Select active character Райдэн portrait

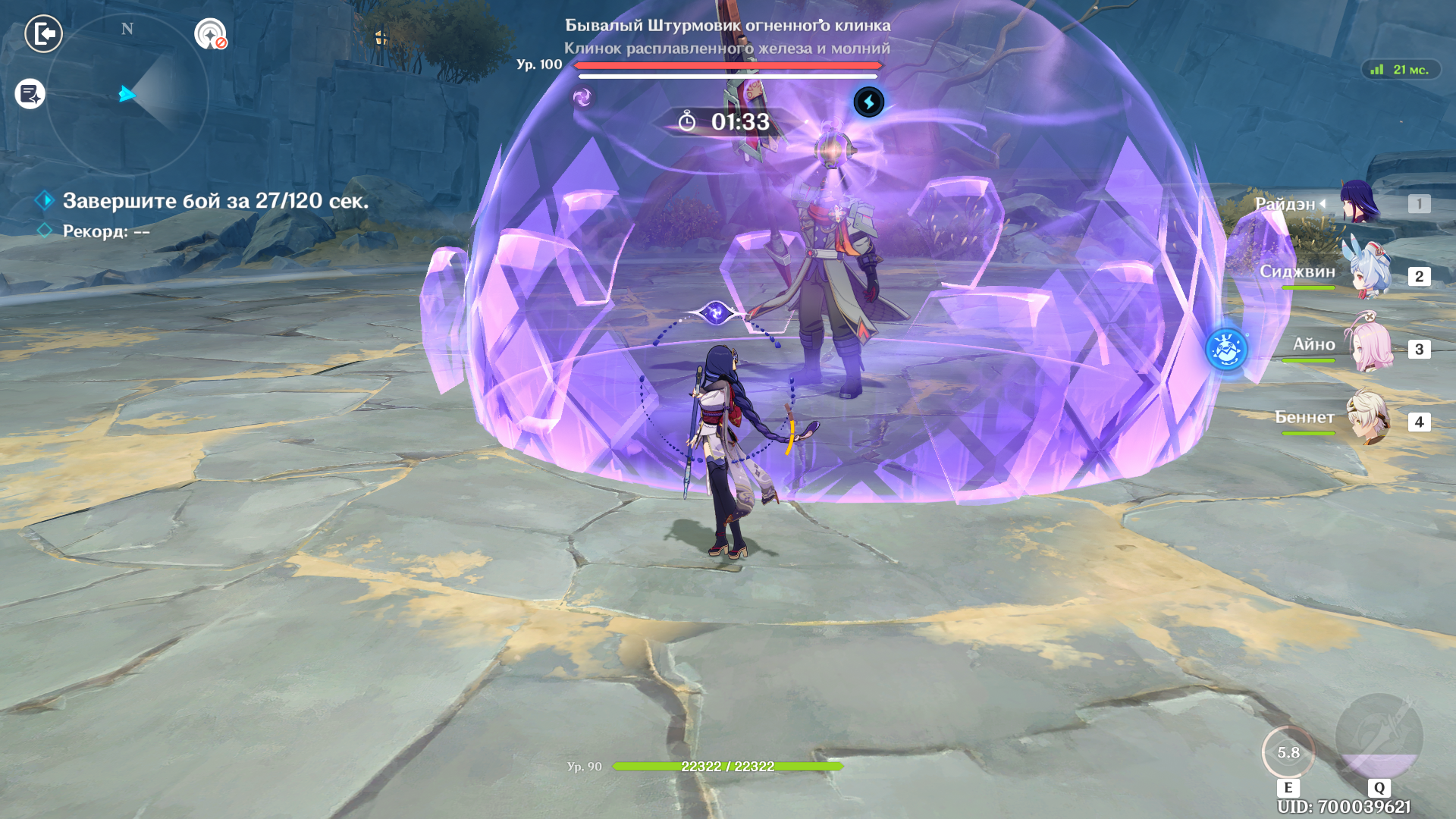tap(1359, 202)
